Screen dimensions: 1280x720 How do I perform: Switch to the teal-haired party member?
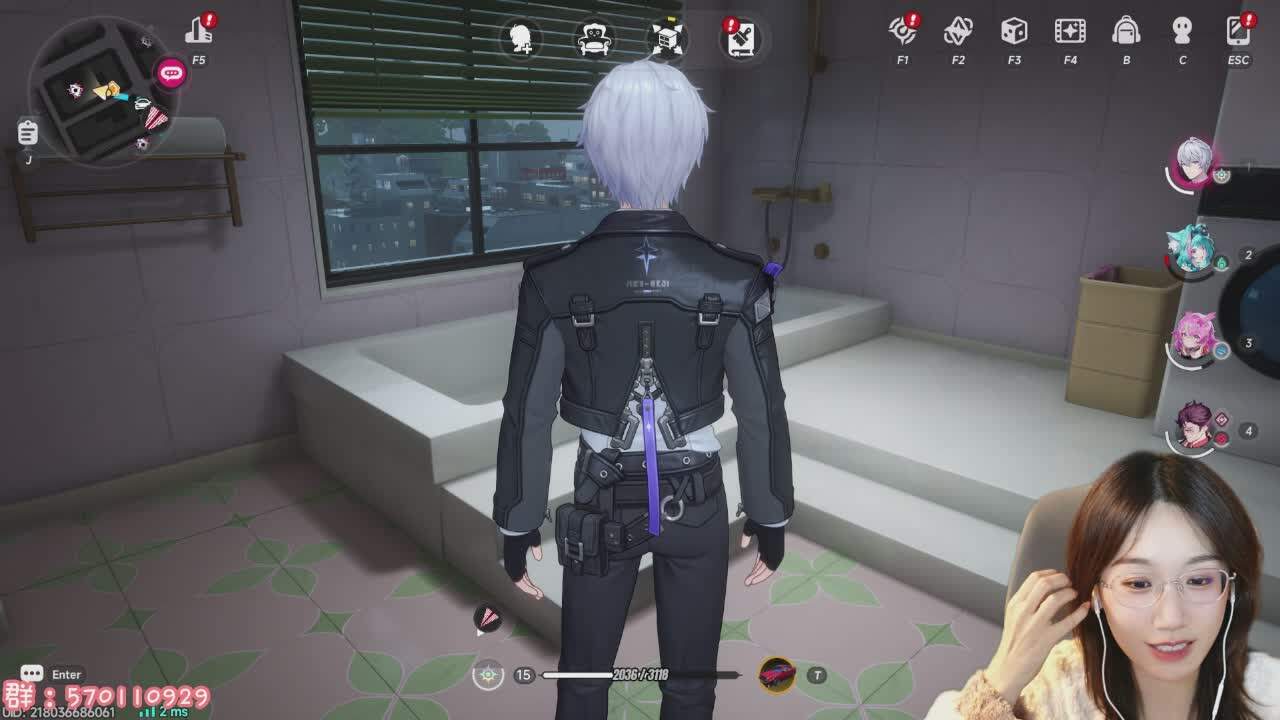[x=1191, y=251]
